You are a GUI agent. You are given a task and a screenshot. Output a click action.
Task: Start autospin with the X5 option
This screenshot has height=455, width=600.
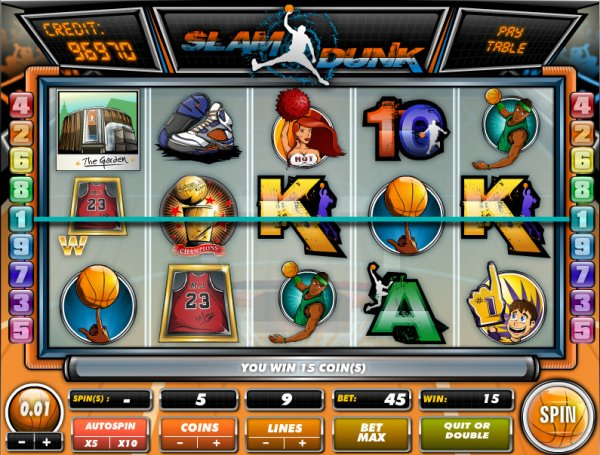click(91, 443)
